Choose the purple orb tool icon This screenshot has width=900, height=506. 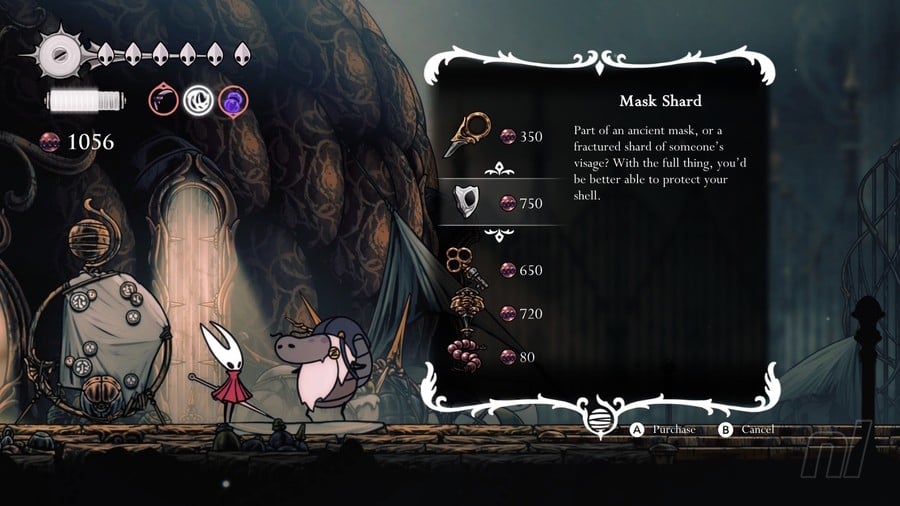click(x=232, y=99)
